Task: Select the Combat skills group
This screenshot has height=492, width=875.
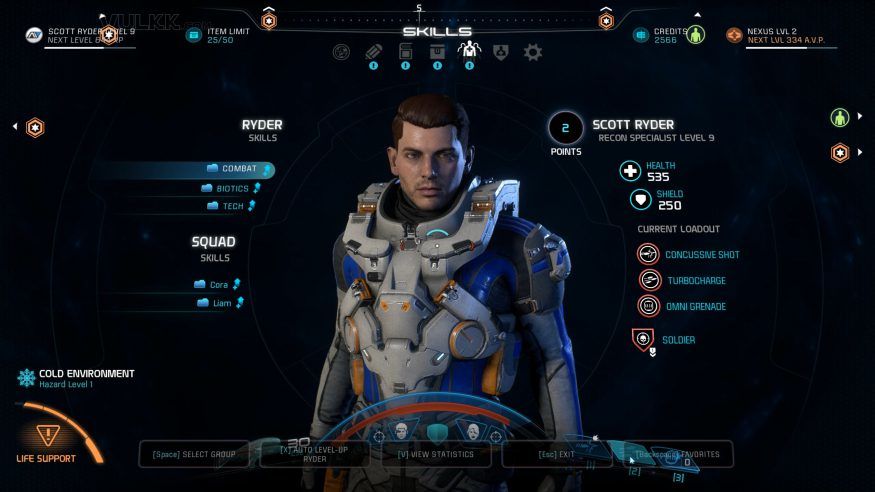Action: [x=238, y=169]
